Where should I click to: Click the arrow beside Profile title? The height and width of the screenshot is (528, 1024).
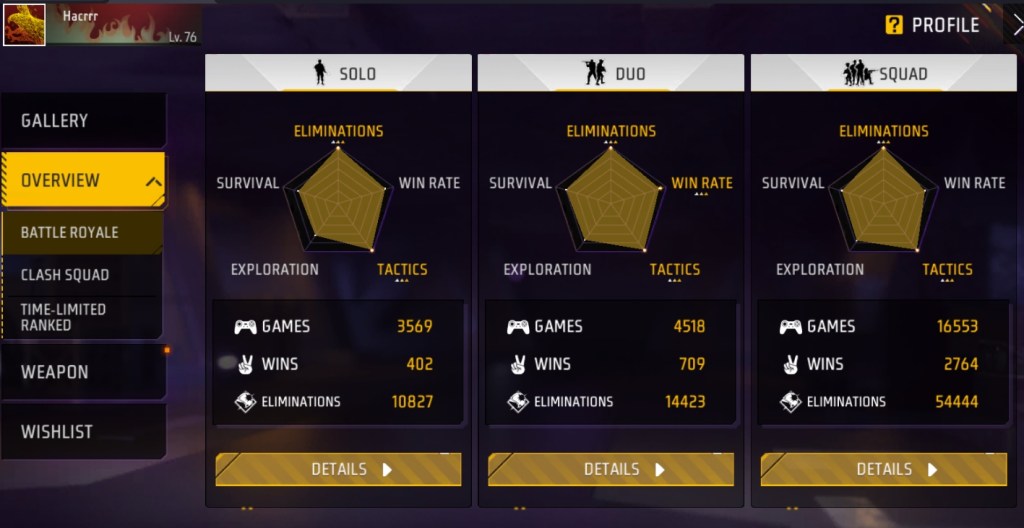(1016, 25)
